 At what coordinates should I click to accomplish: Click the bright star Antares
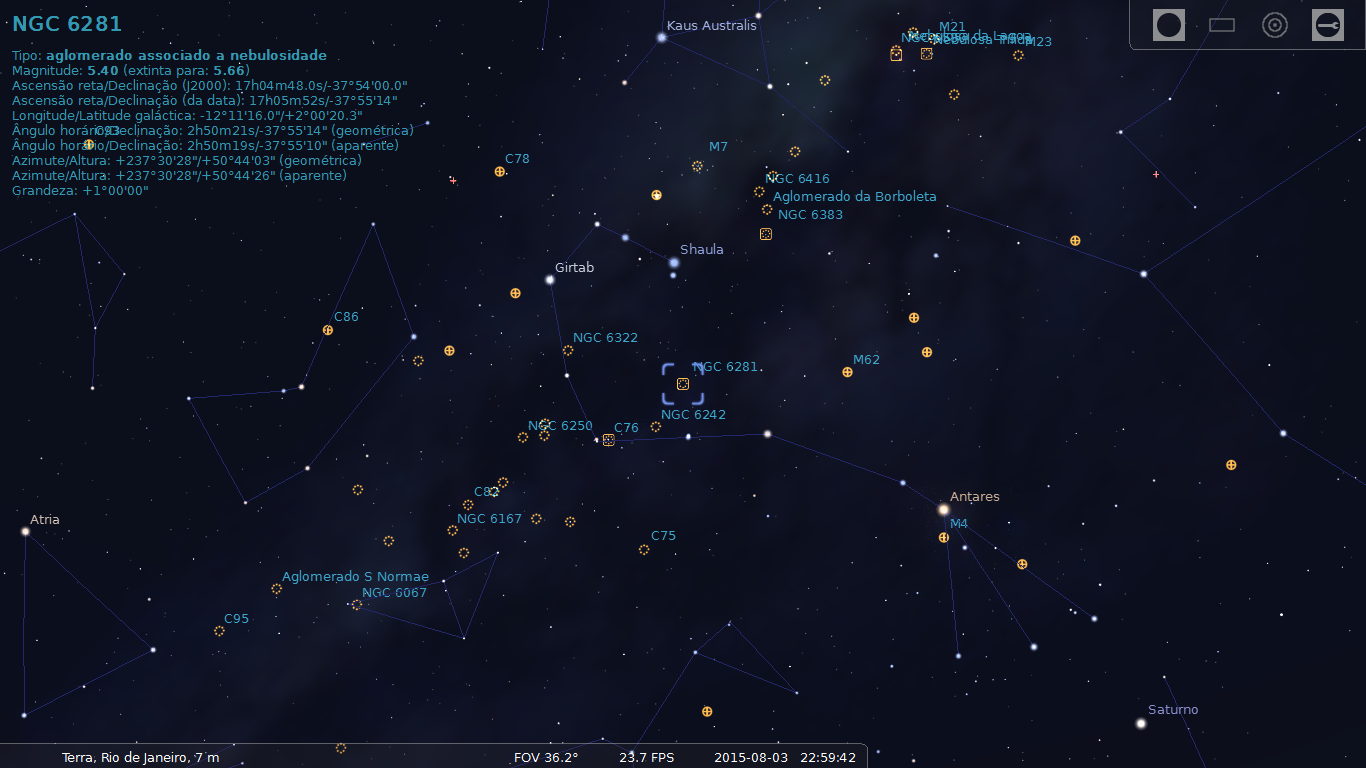(941, 509)
